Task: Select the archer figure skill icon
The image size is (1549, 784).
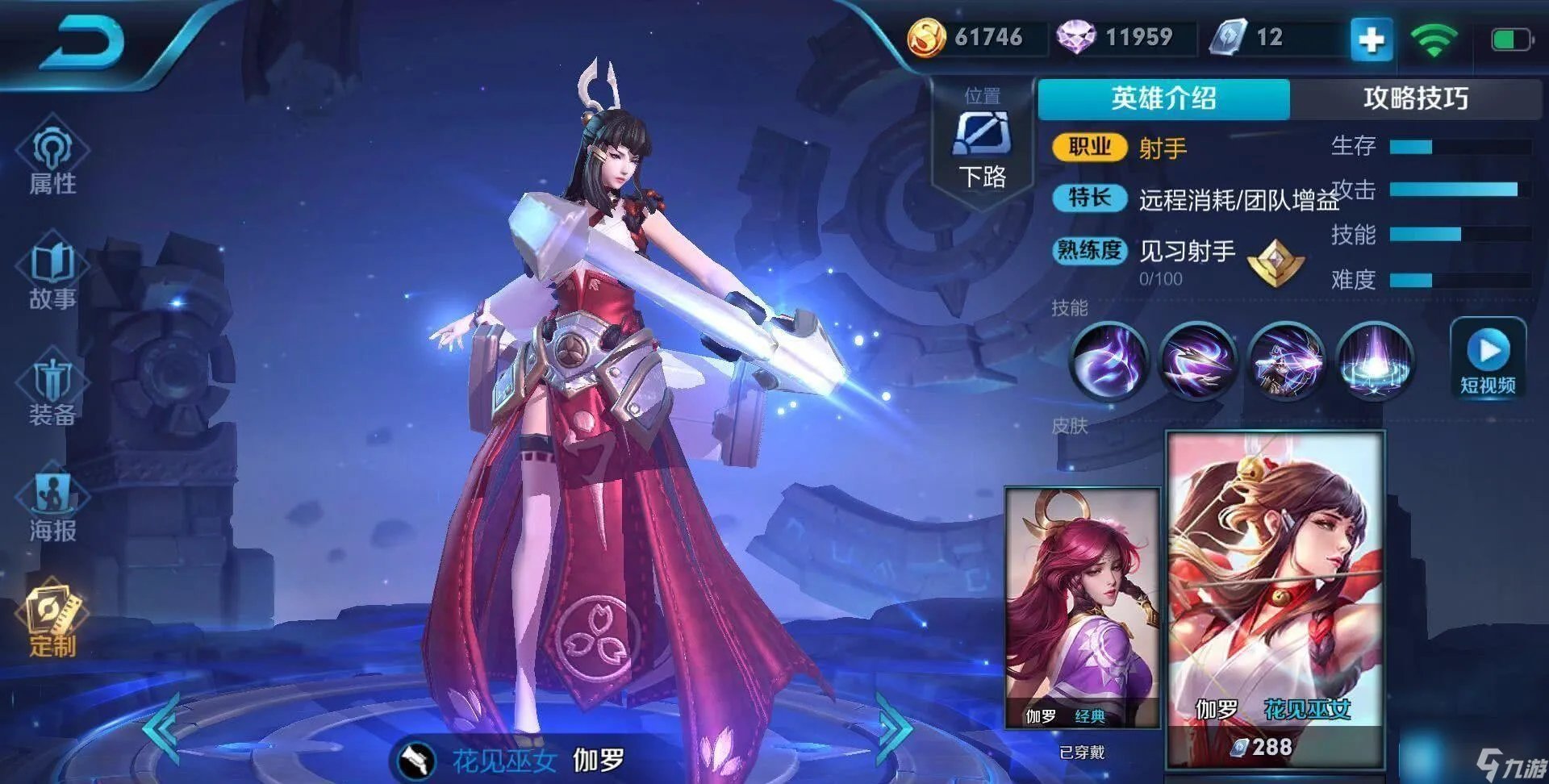Action: point(1286,361)
